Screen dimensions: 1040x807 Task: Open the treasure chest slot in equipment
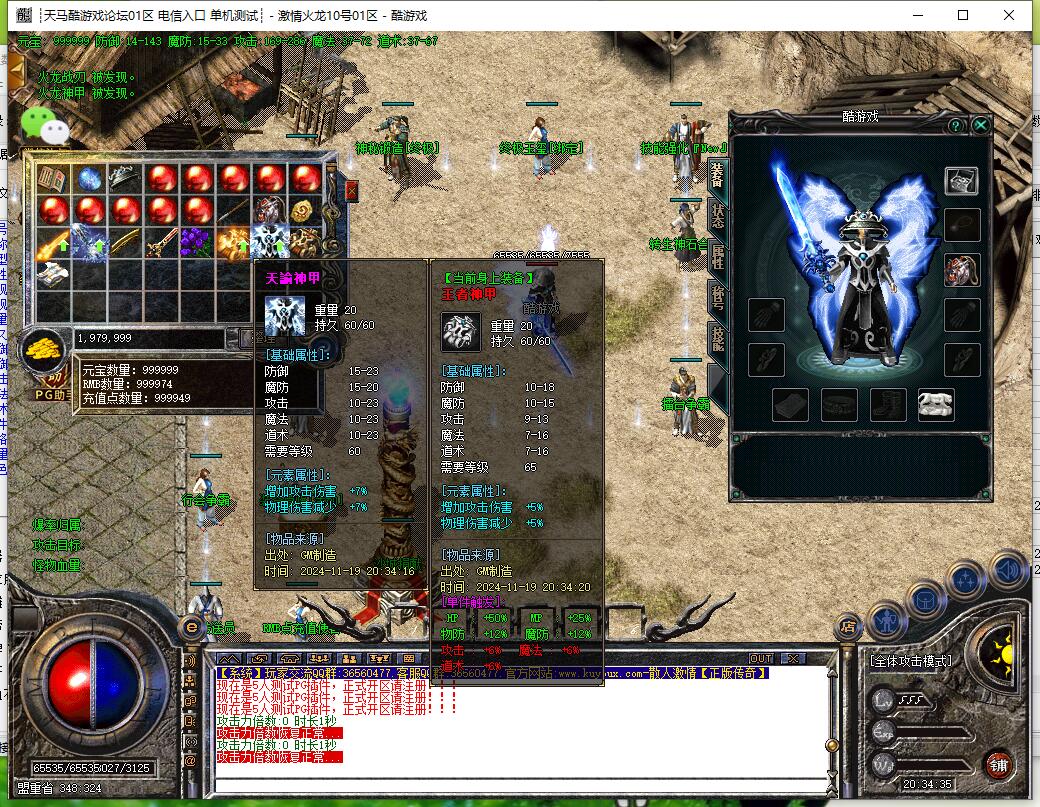pos(962,181)
